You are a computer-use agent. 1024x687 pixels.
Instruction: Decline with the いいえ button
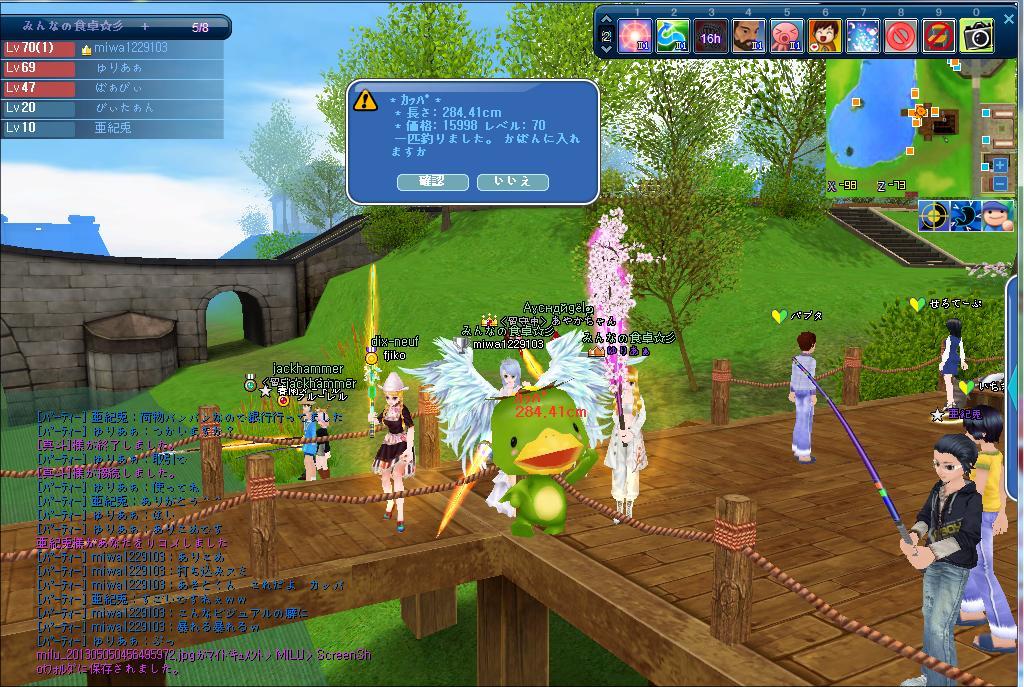point(512,181)
